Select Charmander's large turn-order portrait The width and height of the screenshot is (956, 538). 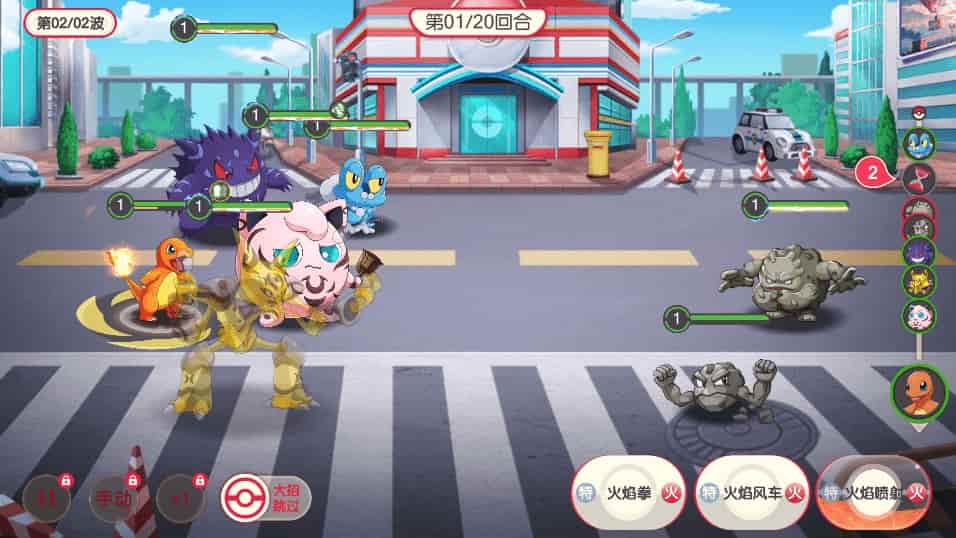pyautogui.click(x=918, y=393)
